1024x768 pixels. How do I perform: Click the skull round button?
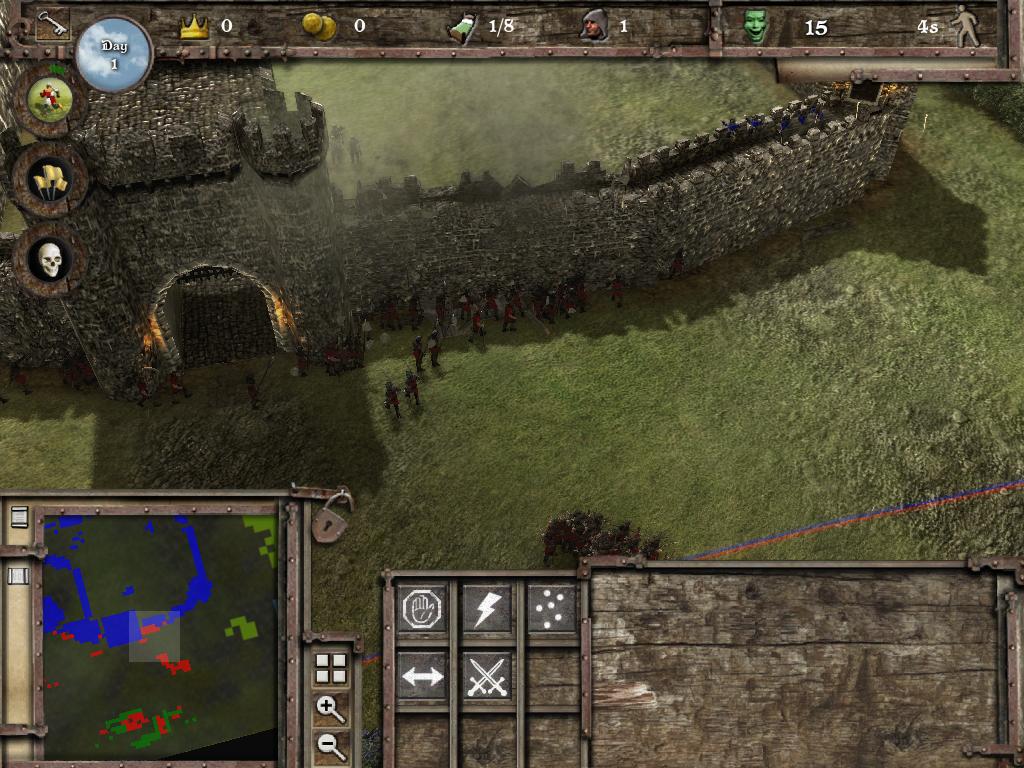[x=49, y=259]
